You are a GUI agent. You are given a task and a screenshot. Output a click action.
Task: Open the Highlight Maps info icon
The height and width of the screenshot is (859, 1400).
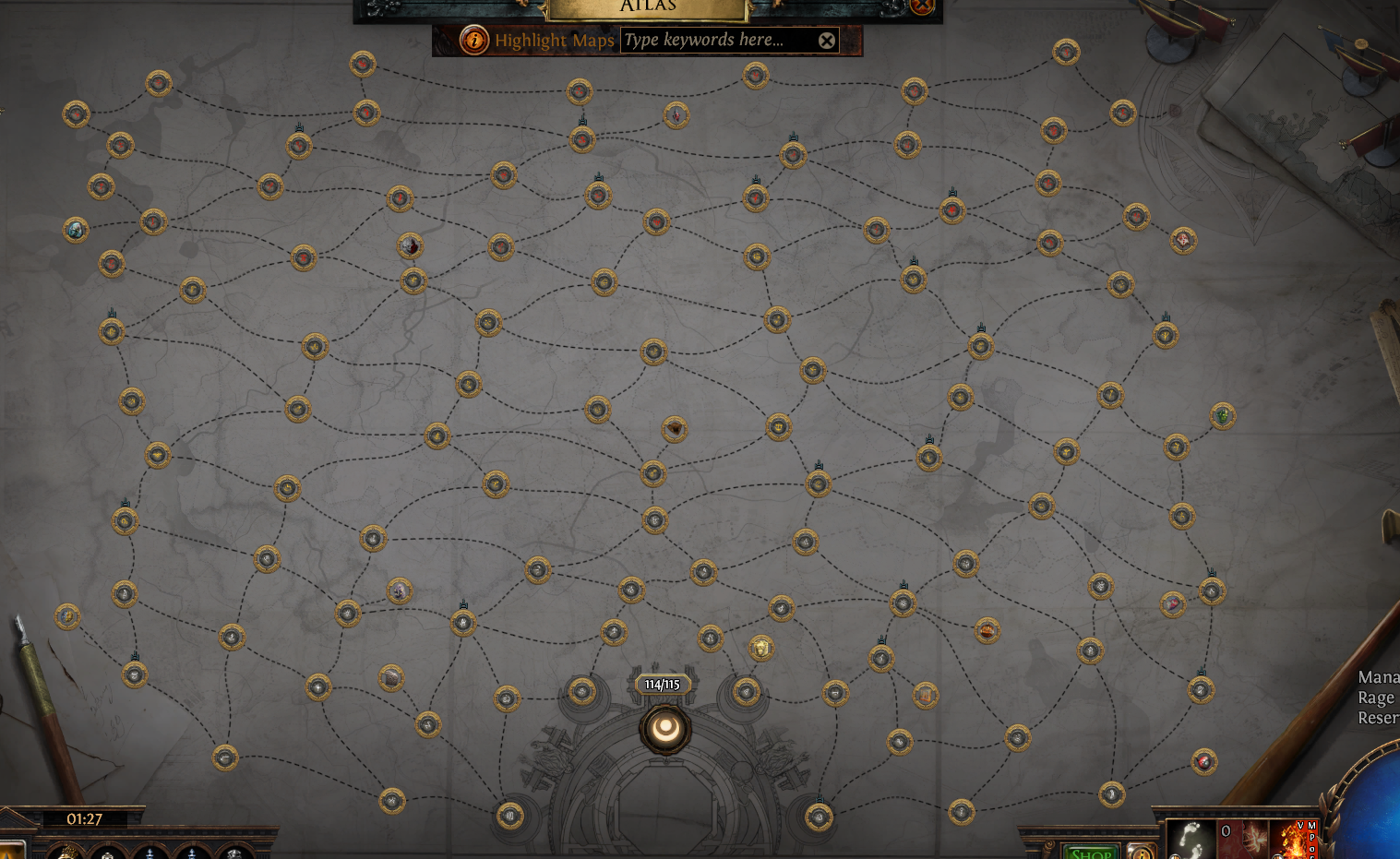[474, 40]
